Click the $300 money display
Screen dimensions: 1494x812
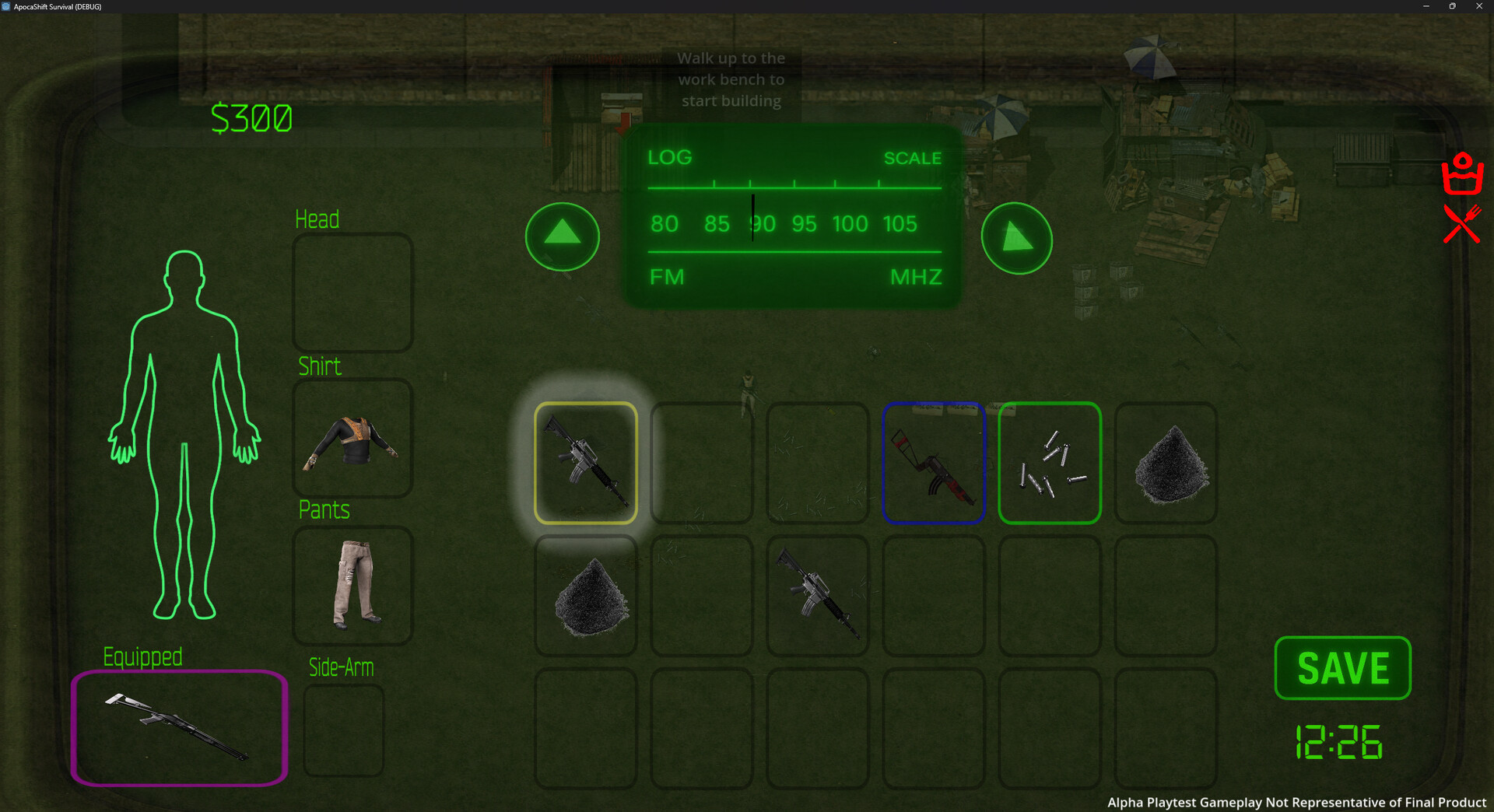pyautogui.click(x=252, y=118)
